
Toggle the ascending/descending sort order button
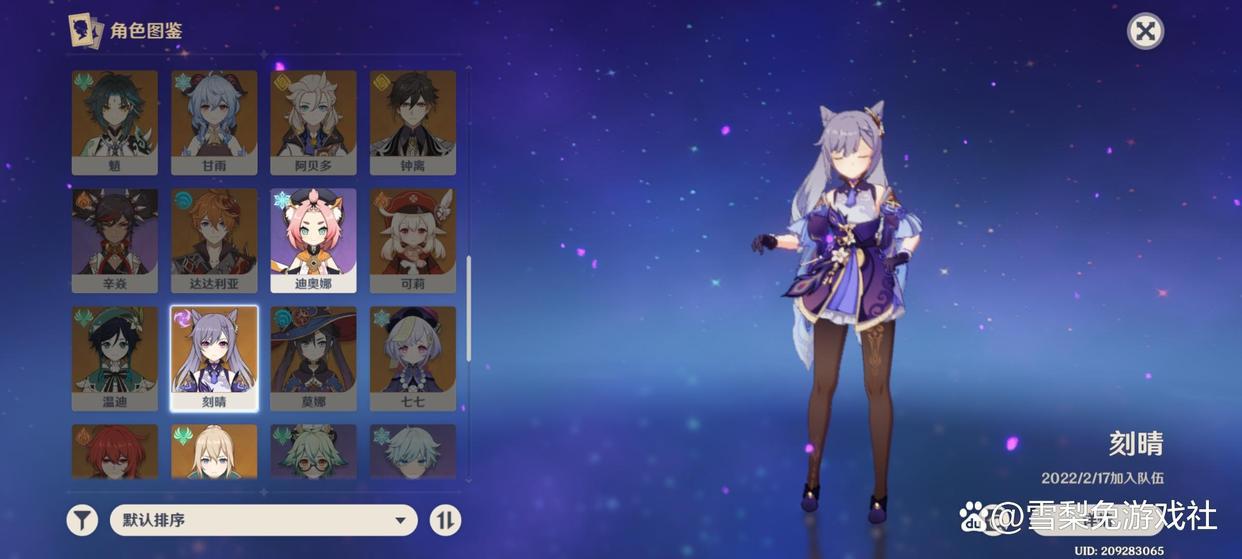445,520
